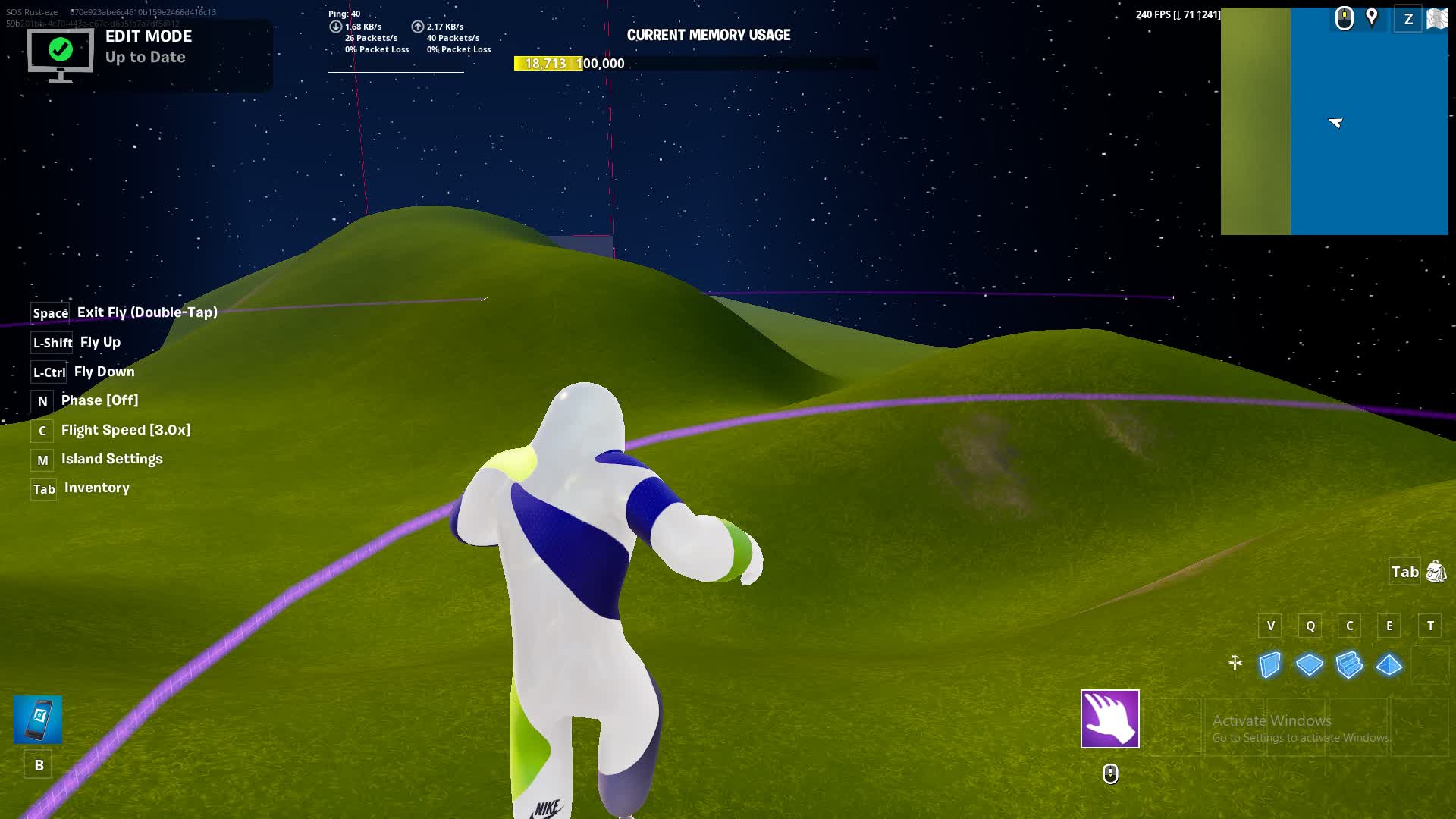Open the folded map icon

[x=1437, y=18]
